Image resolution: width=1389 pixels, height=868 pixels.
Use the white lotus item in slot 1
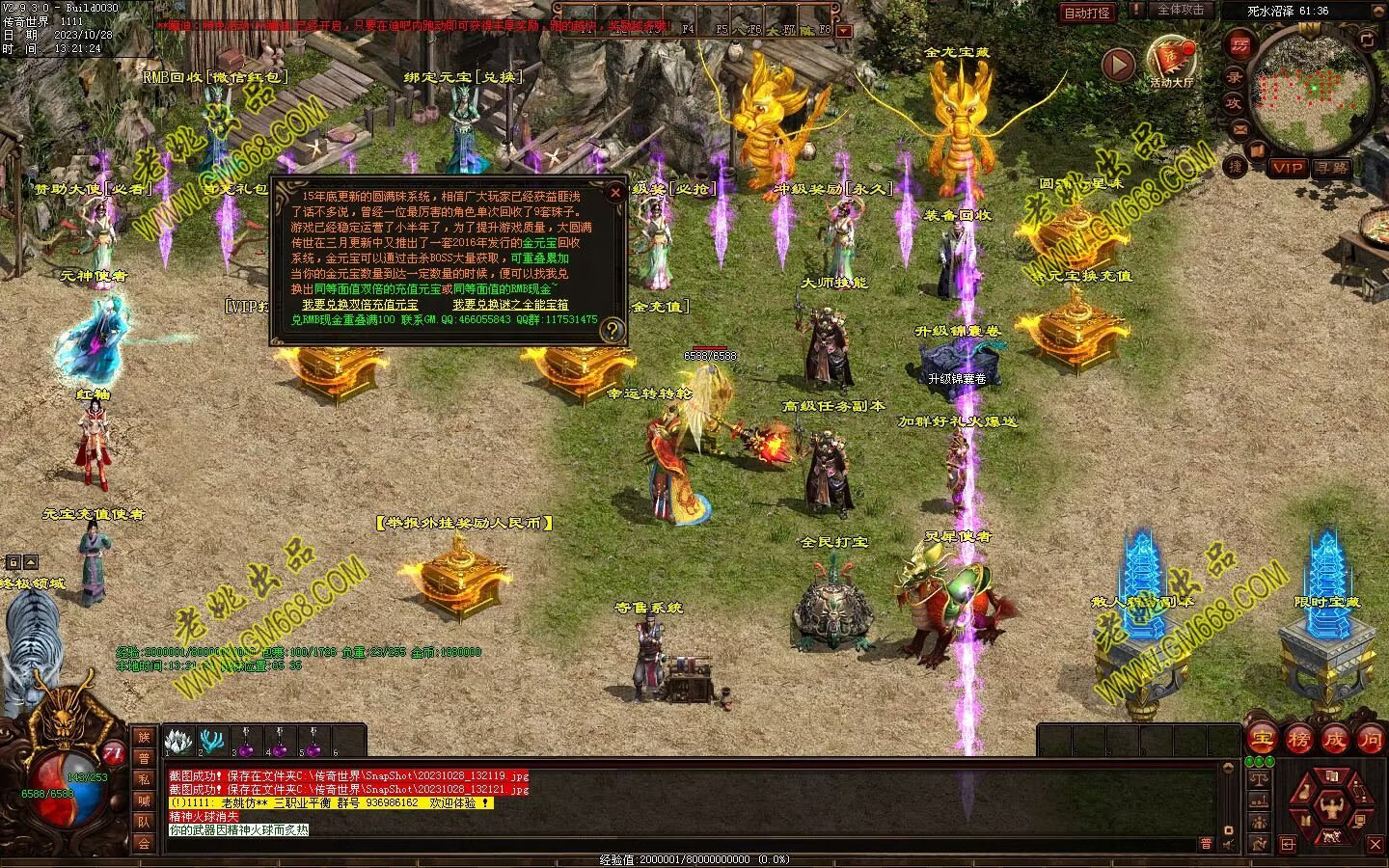coord(177,741)
